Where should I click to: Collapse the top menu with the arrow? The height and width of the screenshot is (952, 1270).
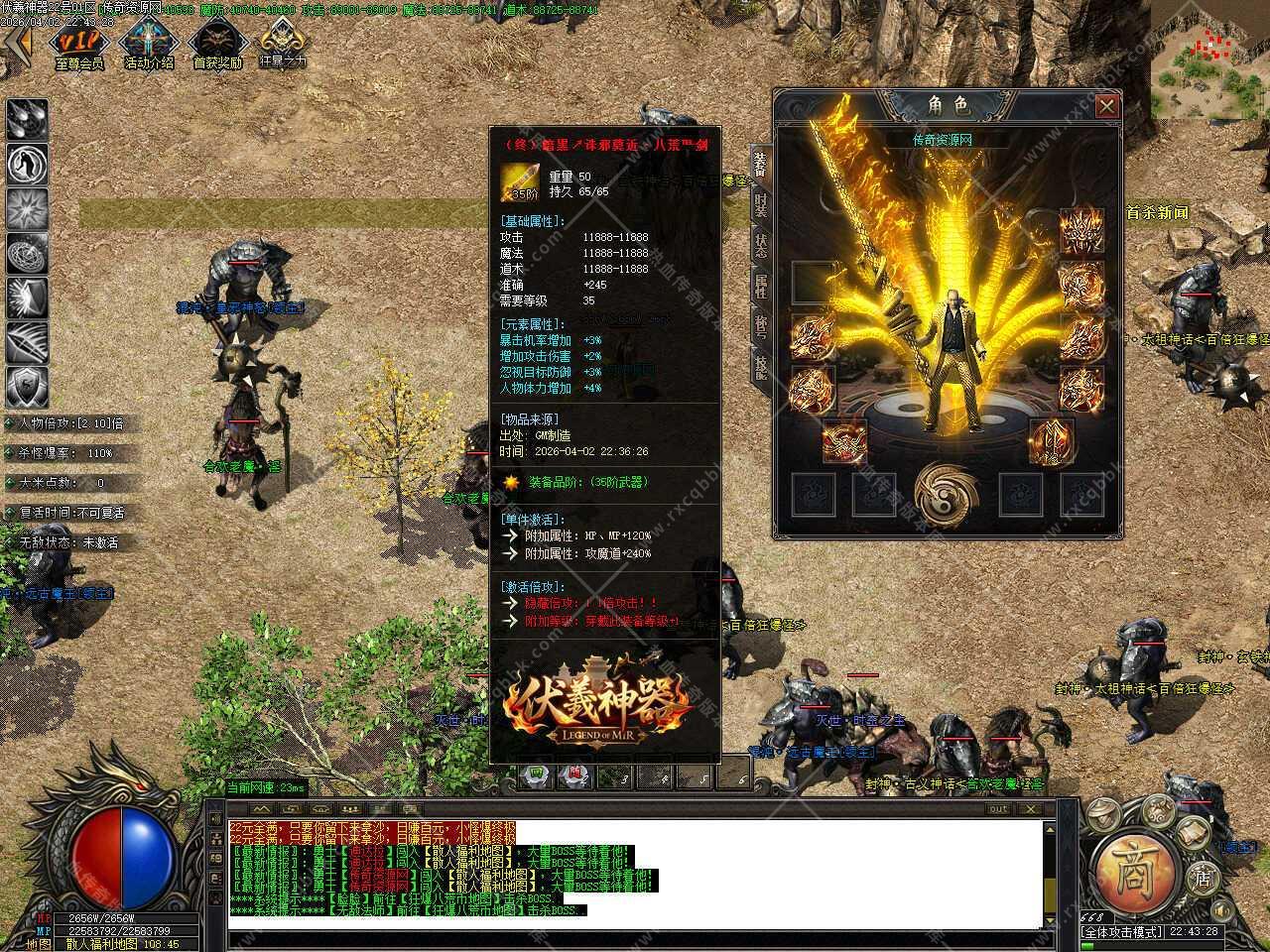[x=17, y=45]
